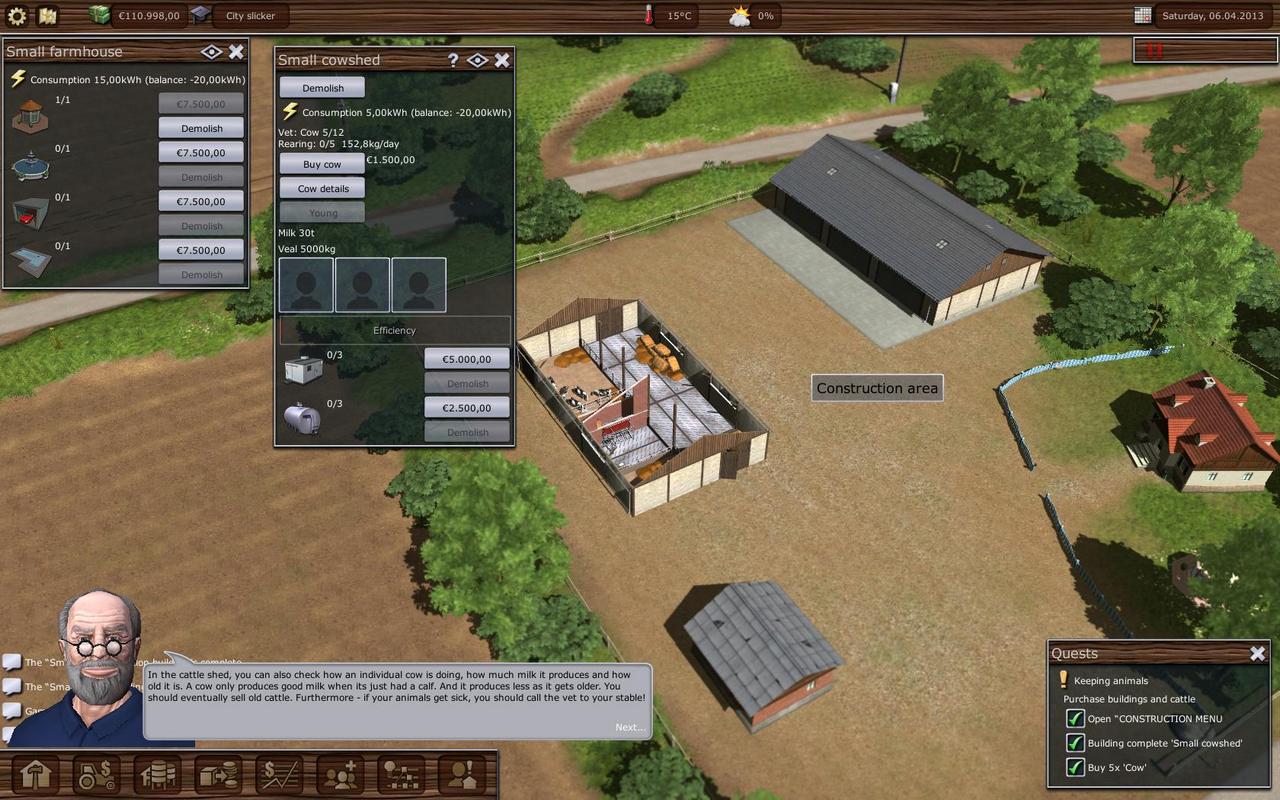This screenshot has width=1280, height=800.
Task: Open the finance chart menu
Action: pyautogui.click(x=279, y=774)
